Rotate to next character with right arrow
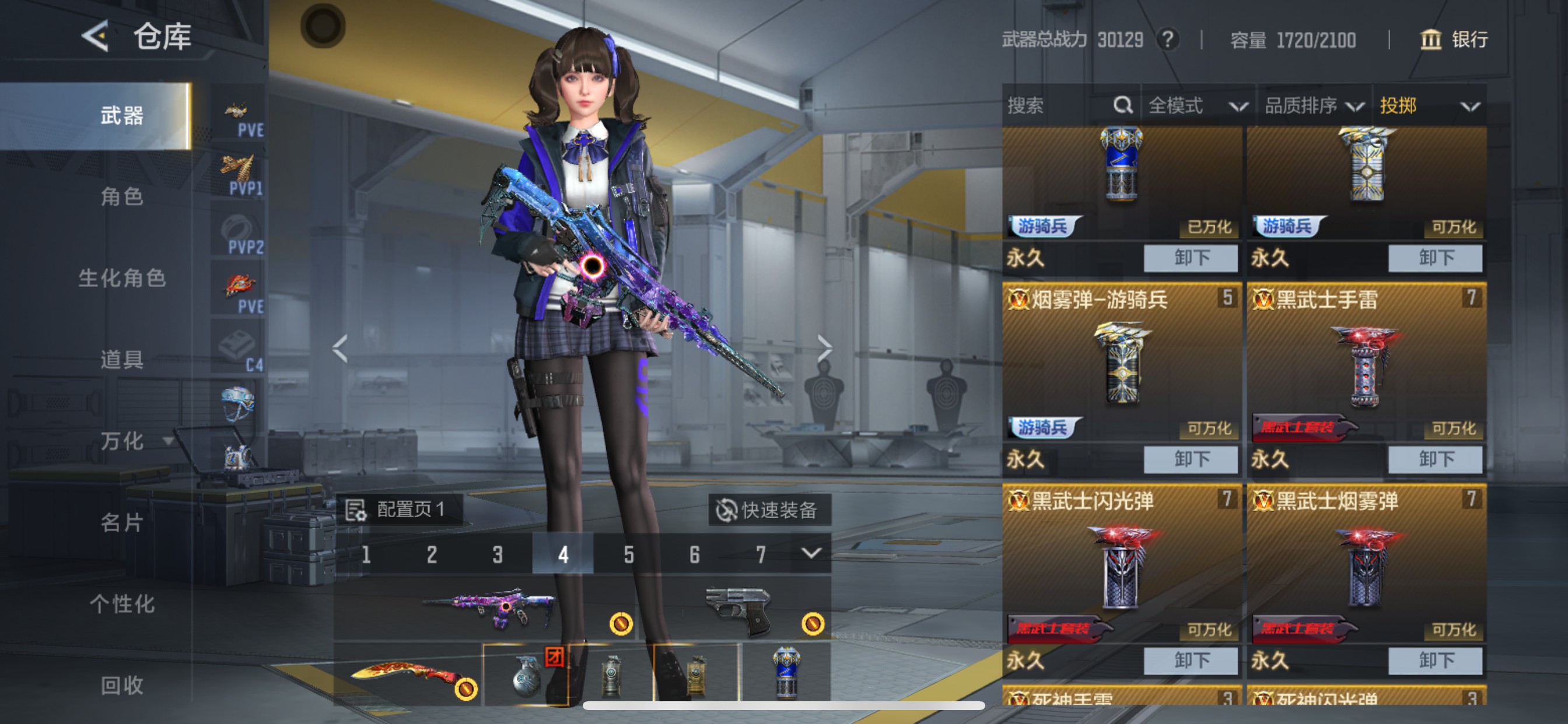1568x724 pixels. (824, 348)
